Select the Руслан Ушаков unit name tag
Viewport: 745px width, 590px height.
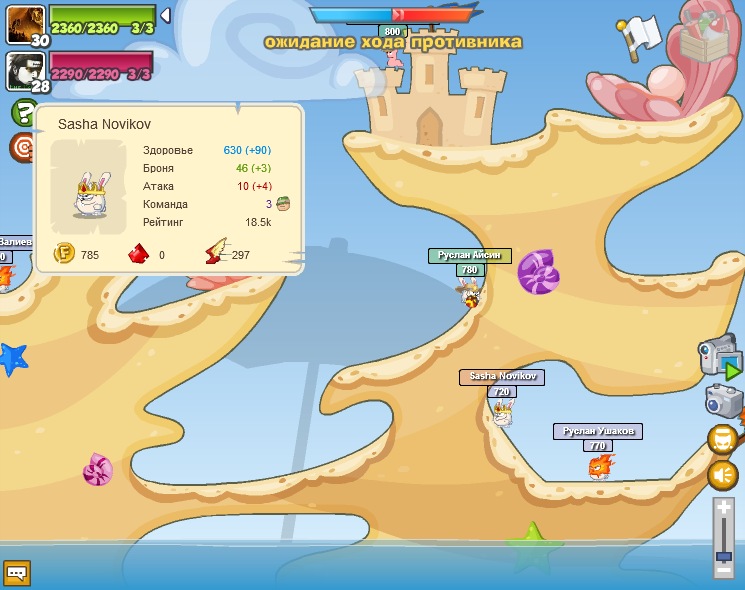pos(597,431)
